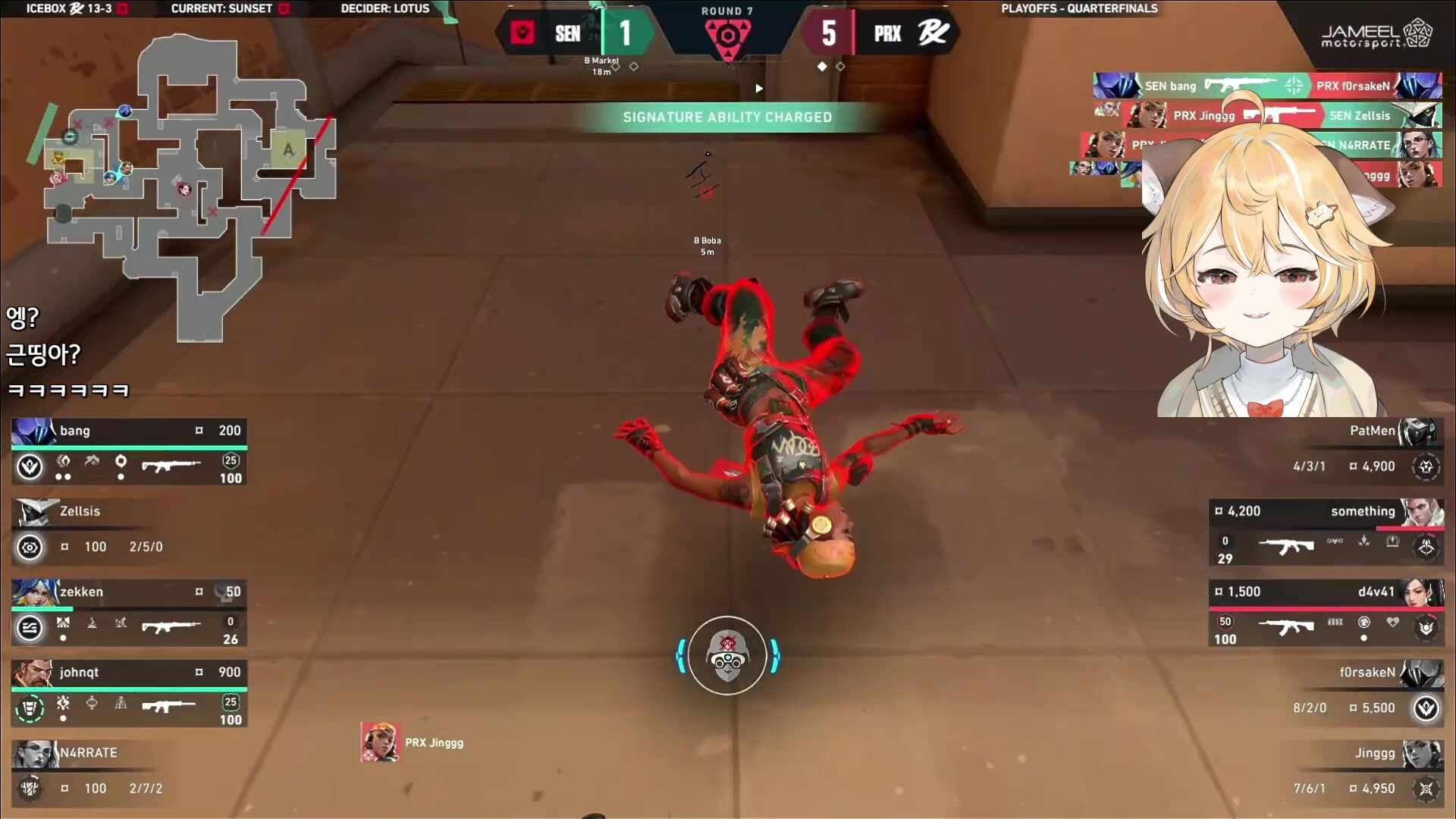Click the Jameel Motorsport sponsor logo
This screenshot has height=819, width=1456.
tap(1376, 35)
